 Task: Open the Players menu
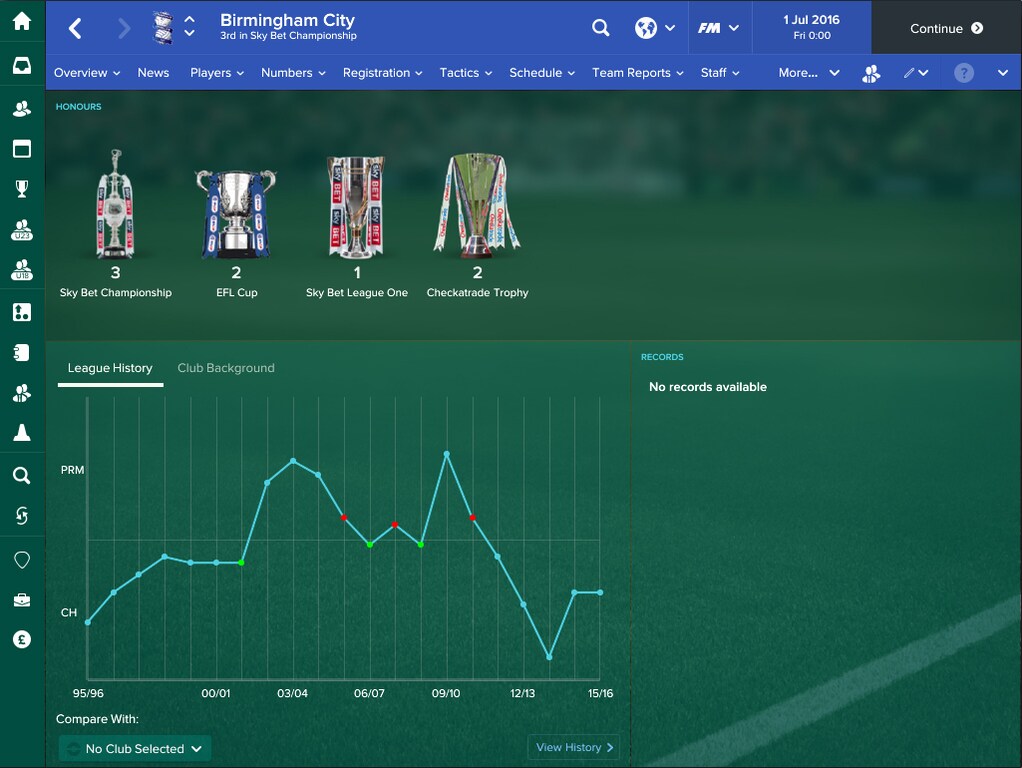(x=217, y=73)
